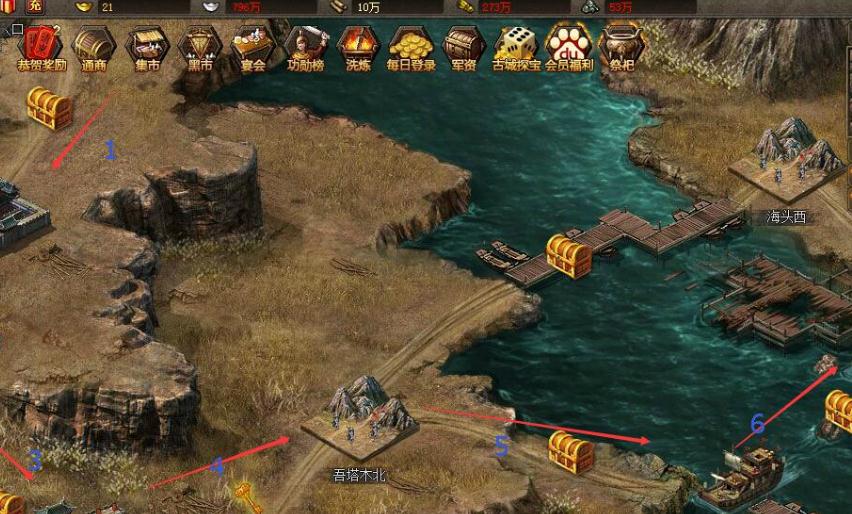Open the 通商 trade barrel icon
This screenshot has width=852, height=514.
94,45
